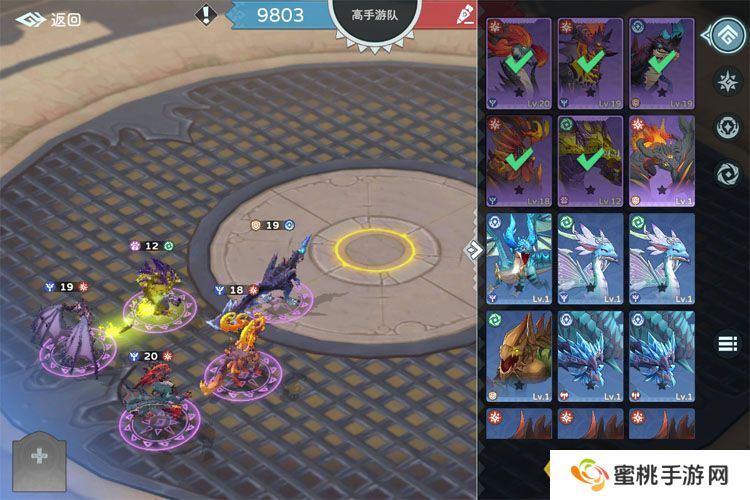
Task: Collapse the dragon card panel with the arrow tab
Action: pos(476,248)
